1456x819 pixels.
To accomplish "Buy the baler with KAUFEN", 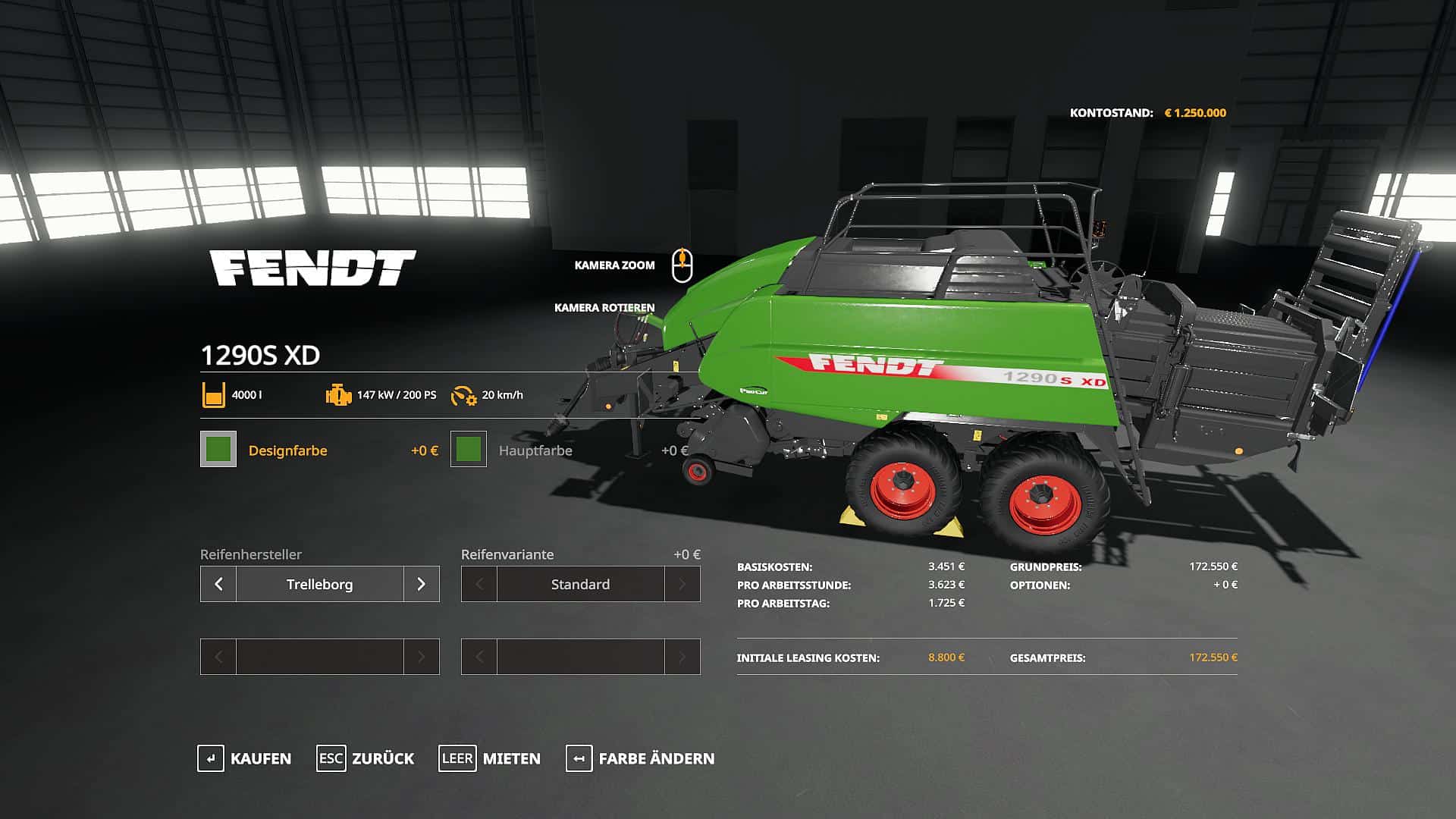I will [x=244, y=758].
